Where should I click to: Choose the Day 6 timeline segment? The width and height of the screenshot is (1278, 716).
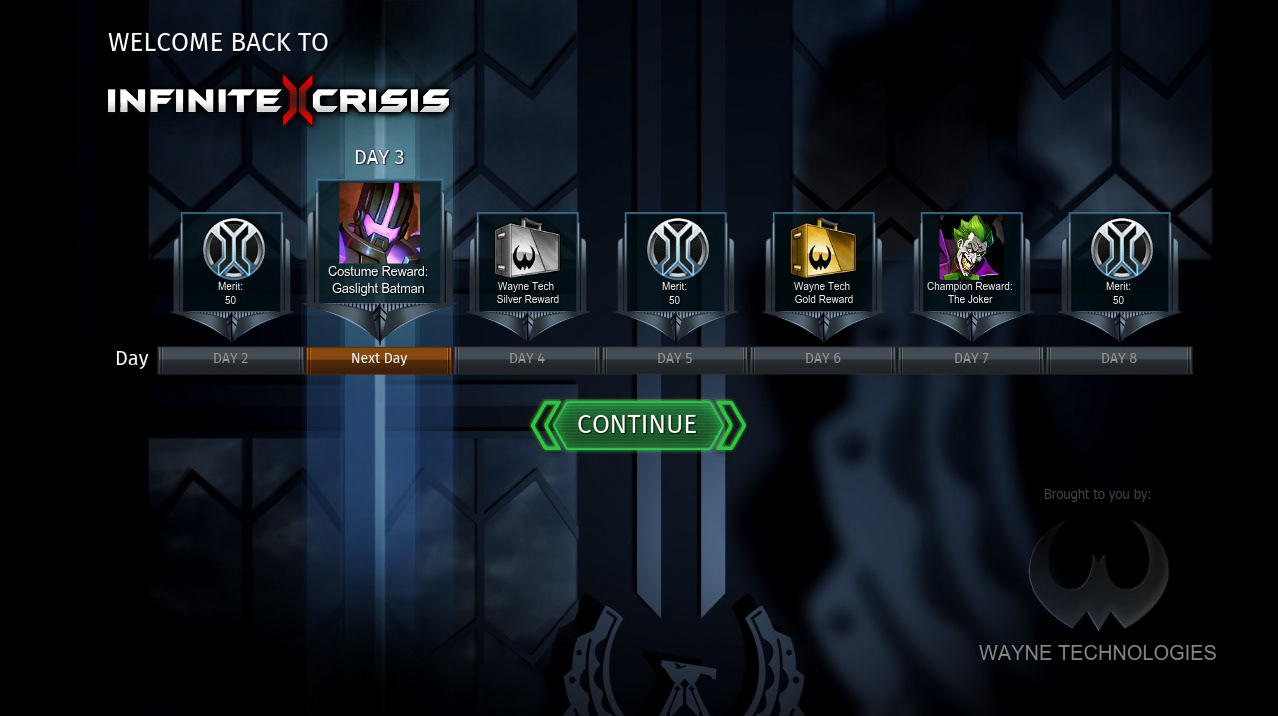pyautogui.click(x=823, y=359)
